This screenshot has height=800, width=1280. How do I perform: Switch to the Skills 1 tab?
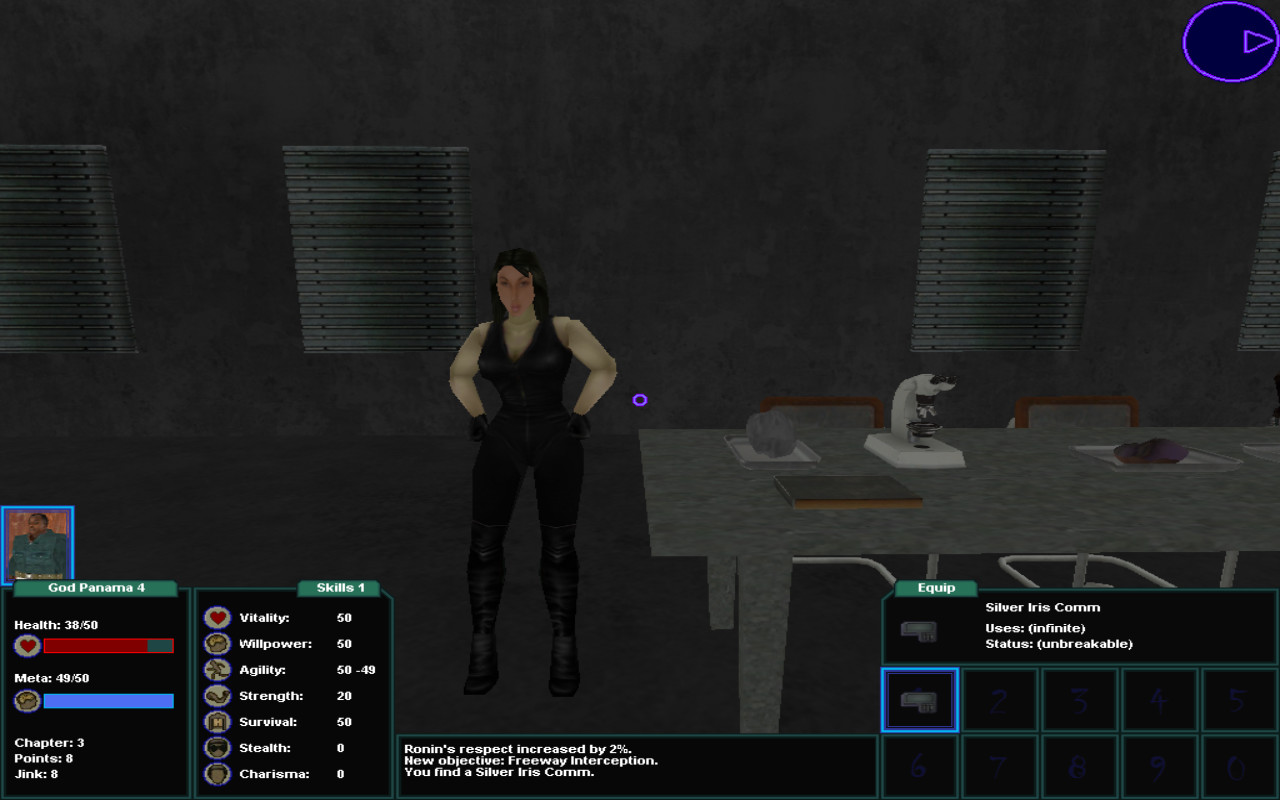tap(340, 588)
